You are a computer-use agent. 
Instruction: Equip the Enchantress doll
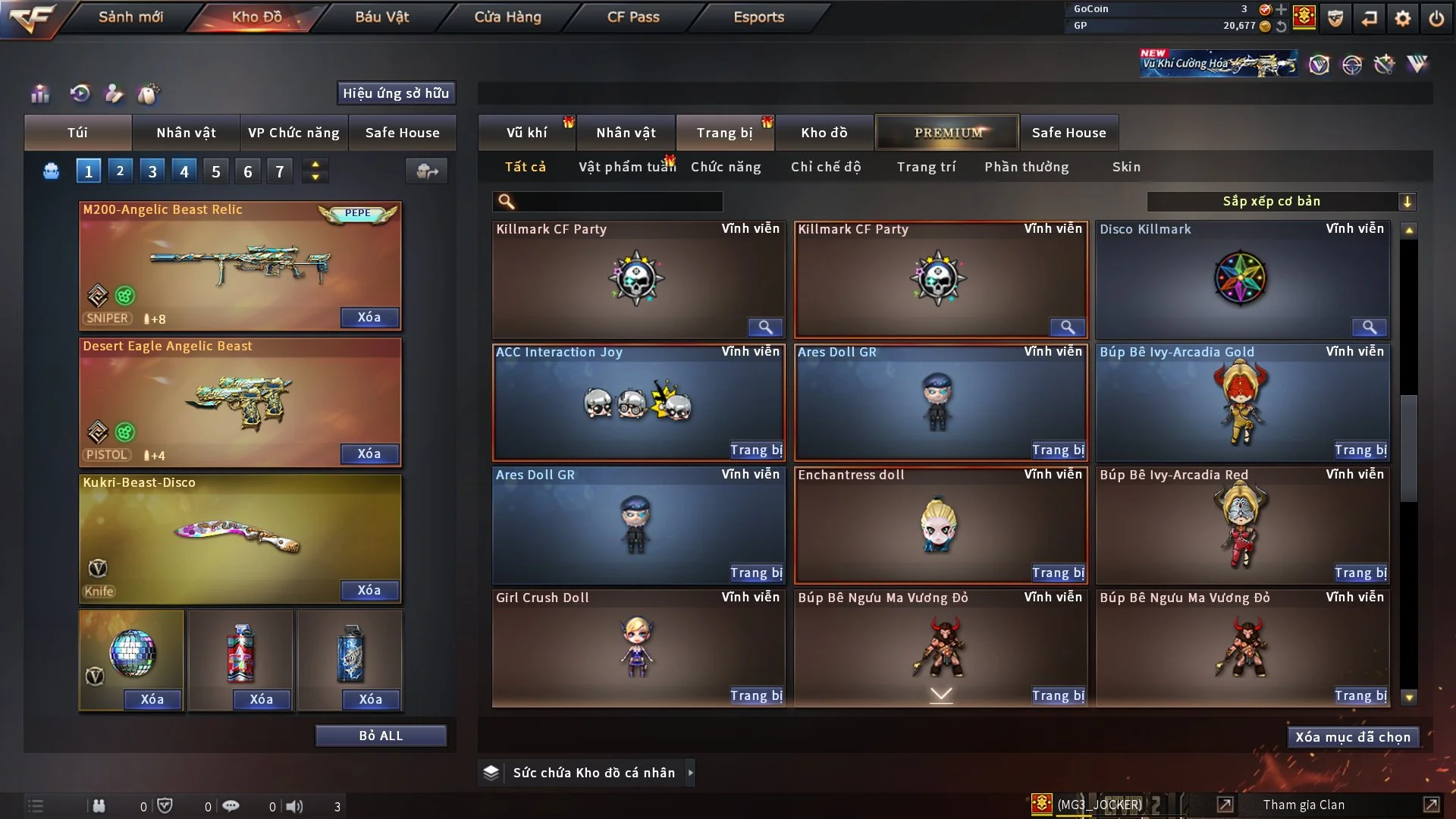pyautogui.click(x=1058, y=573)
